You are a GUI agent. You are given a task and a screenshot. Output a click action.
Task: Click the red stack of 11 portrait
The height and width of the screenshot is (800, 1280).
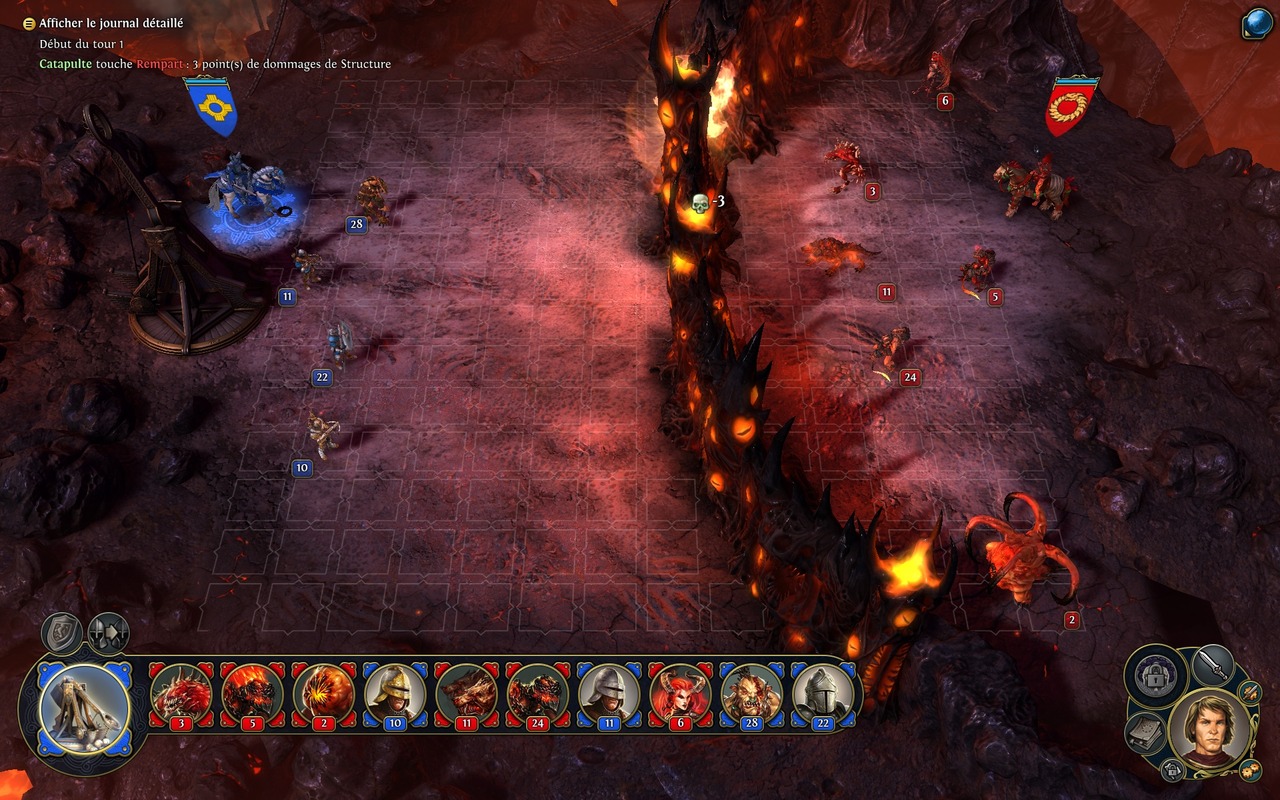click(x=466, y=694)
